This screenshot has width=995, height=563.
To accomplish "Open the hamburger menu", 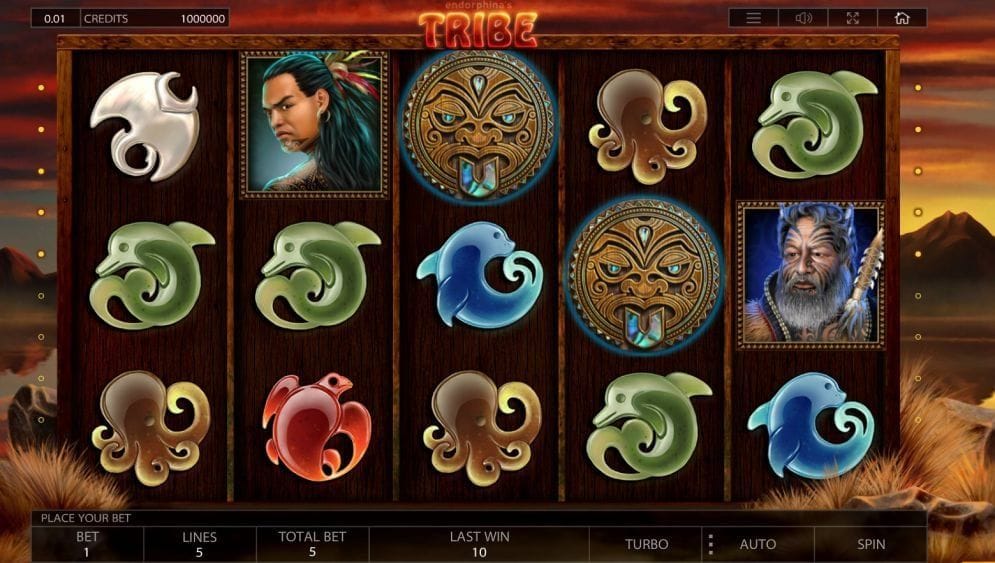I will pos(753,18).
